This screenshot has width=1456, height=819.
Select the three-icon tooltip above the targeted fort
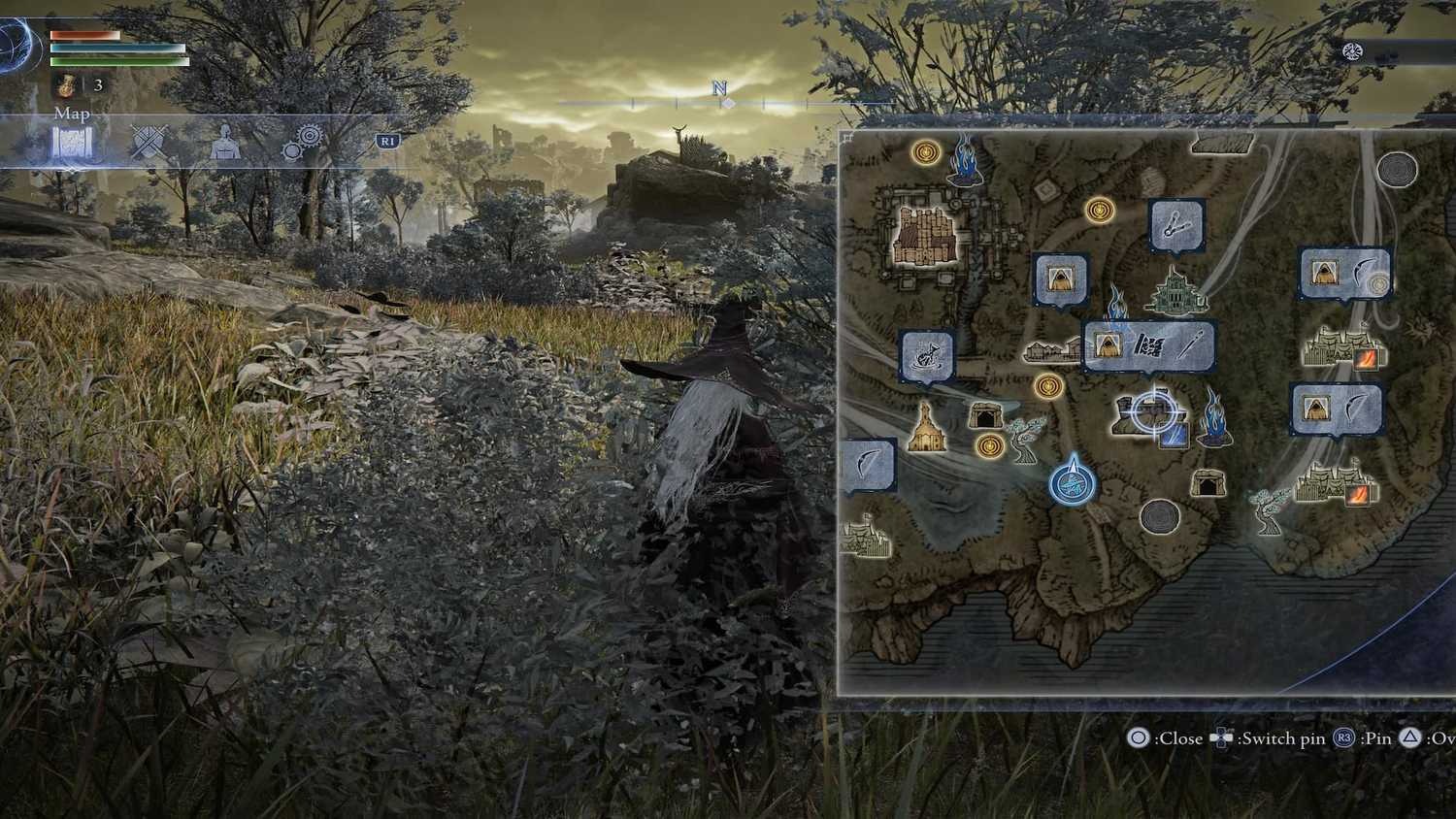1149,345
